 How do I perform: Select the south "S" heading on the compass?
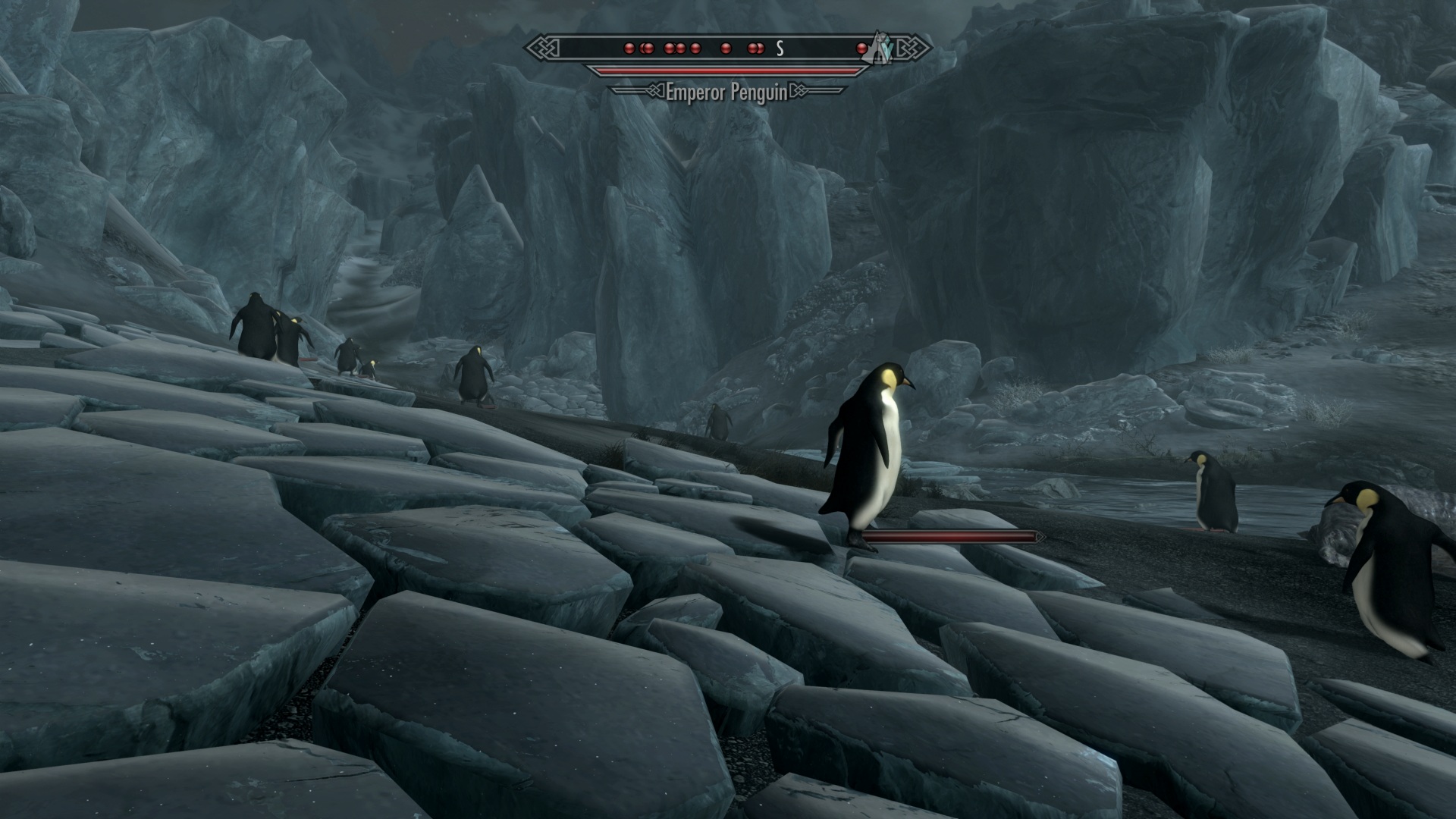click(779, 49)
